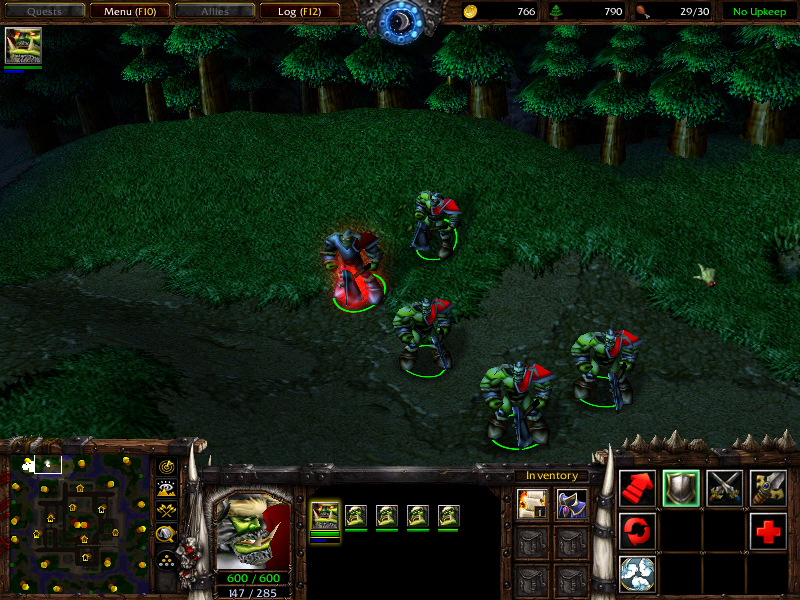Open the Log (F12) panel

(299, 12)
